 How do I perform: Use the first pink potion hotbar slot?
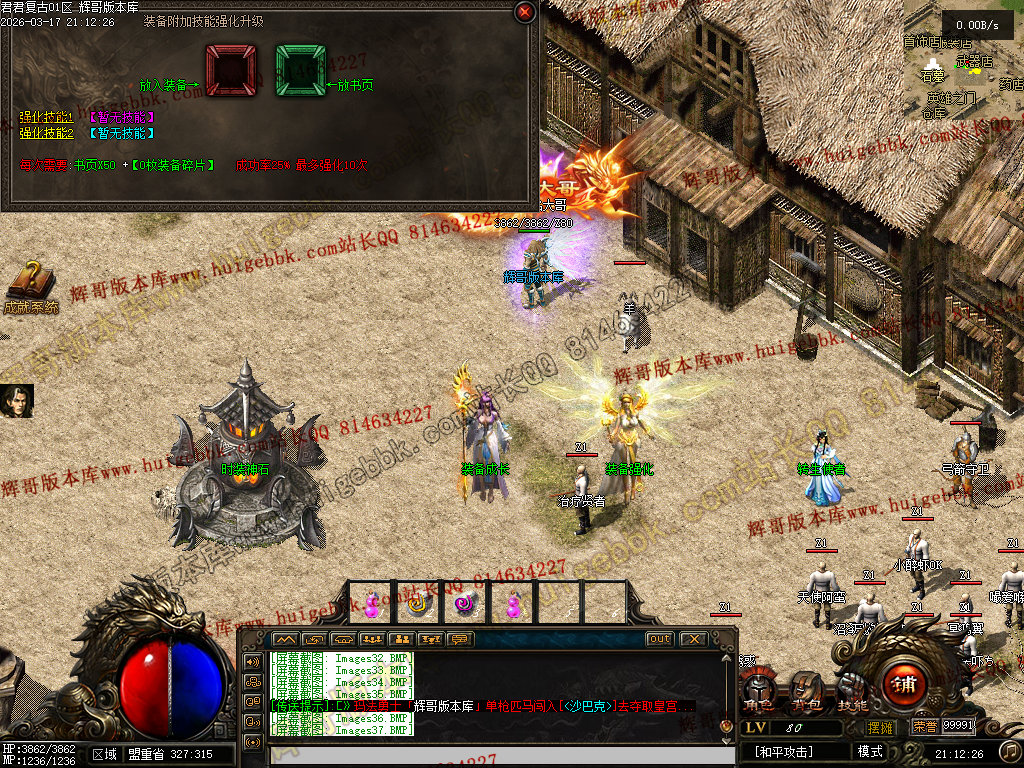point(371,604)
